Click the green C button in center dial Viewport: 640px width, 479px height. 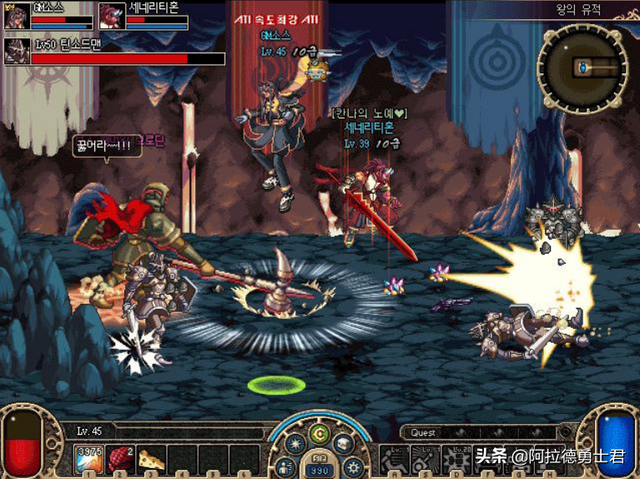tap(319, 434)
